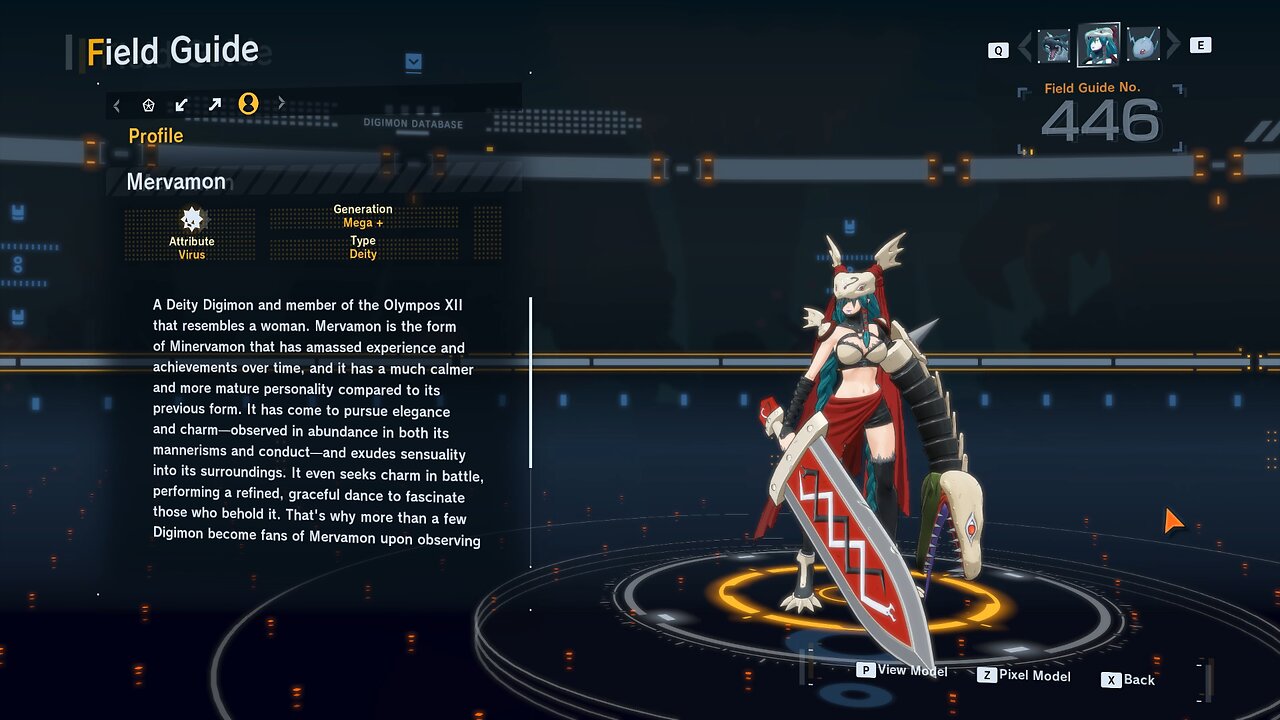Open the down-left arrow tab
The width and height of the screenshot is (1280, 720).
click(181, 104)
